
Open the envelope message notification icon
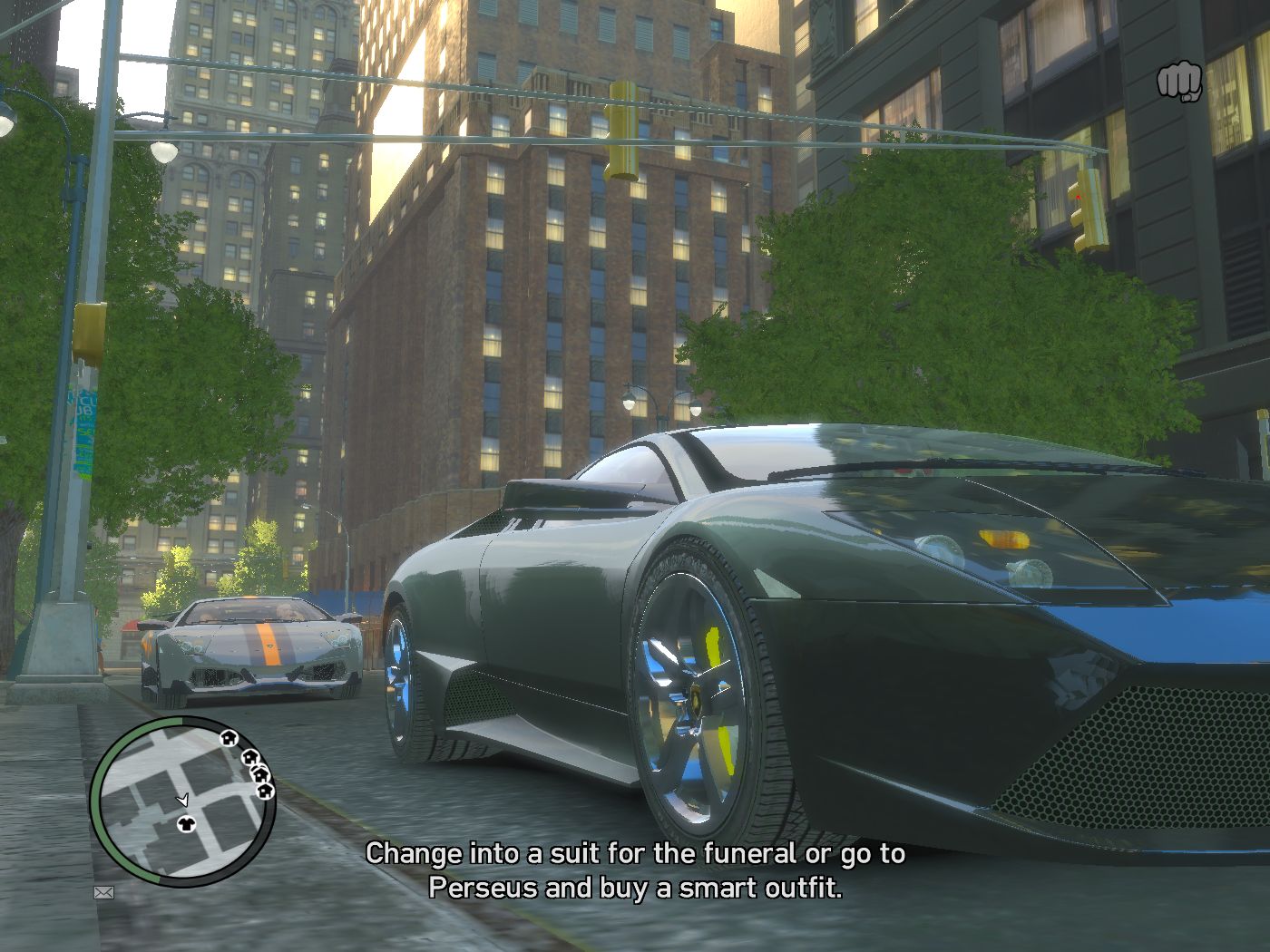coord(104,893)
